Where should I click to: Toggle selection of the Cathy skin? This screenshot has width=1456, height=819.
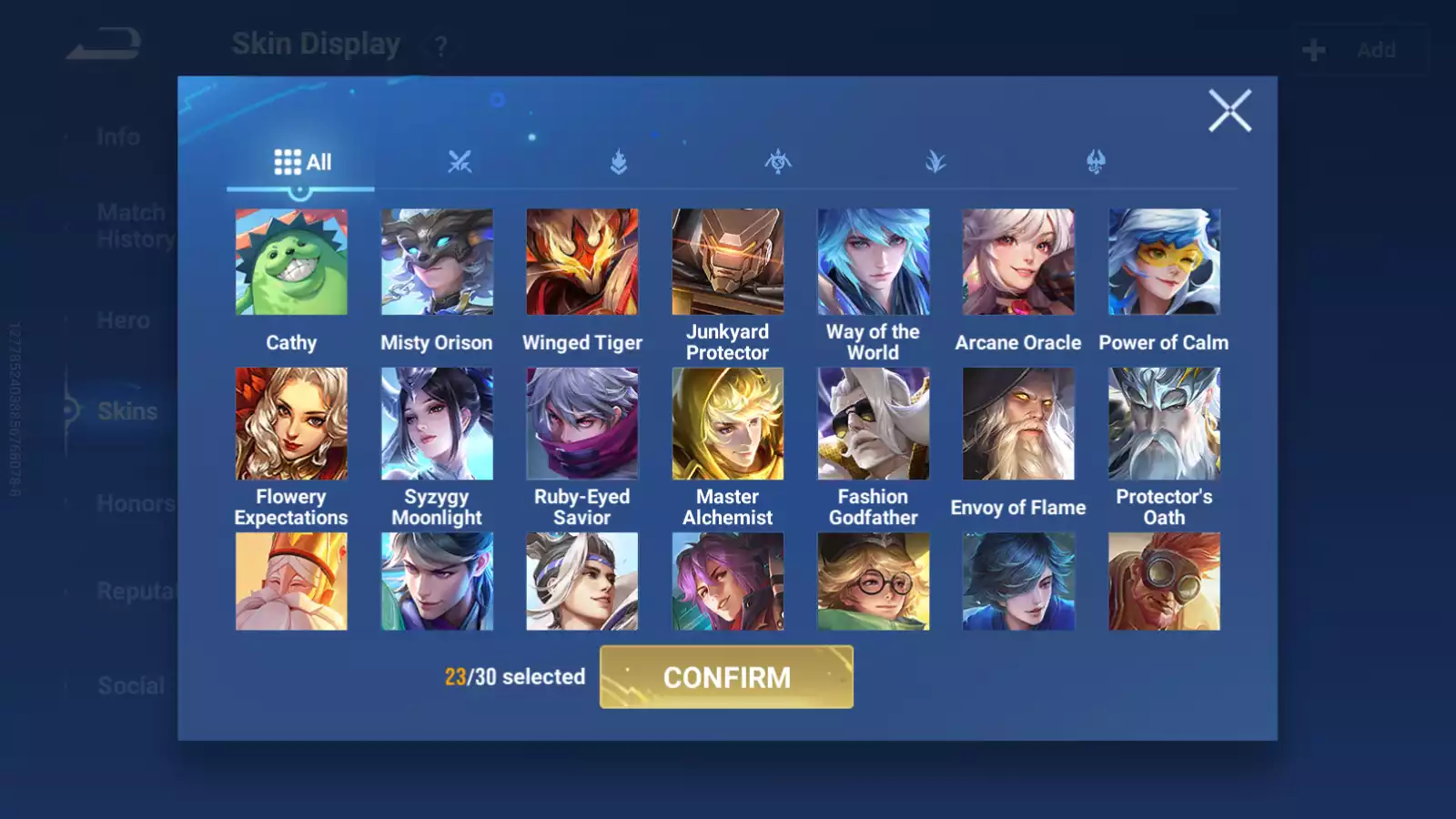291,261
